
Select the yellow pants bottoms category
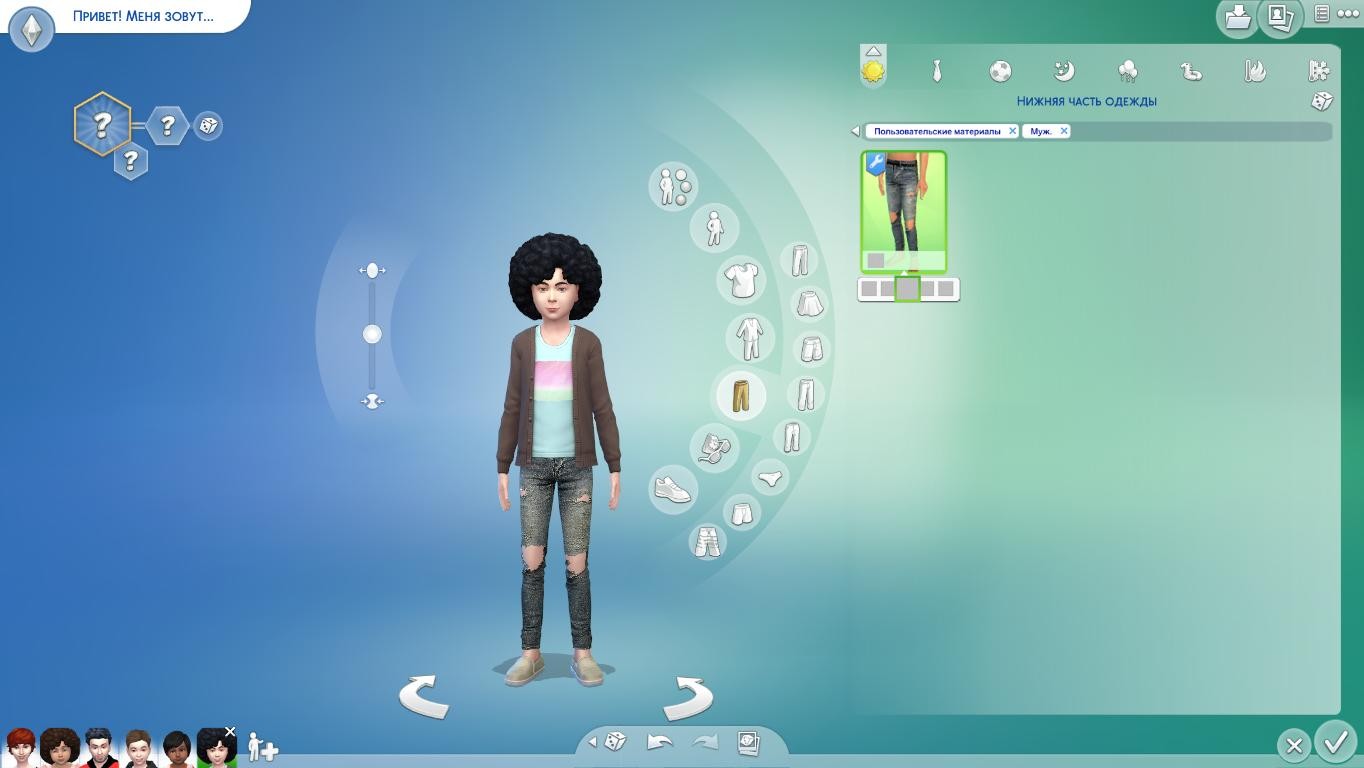[x=741, y=395]
